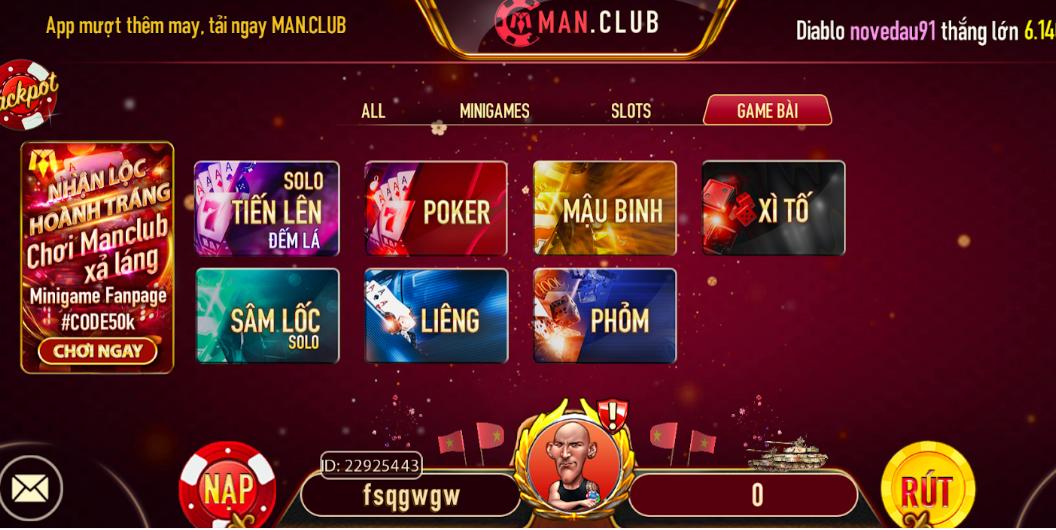Tap the NẠP deposit chip button
Image resolution: width=1056 pixels, height=530 pixels.
click(x=228, y=487)
